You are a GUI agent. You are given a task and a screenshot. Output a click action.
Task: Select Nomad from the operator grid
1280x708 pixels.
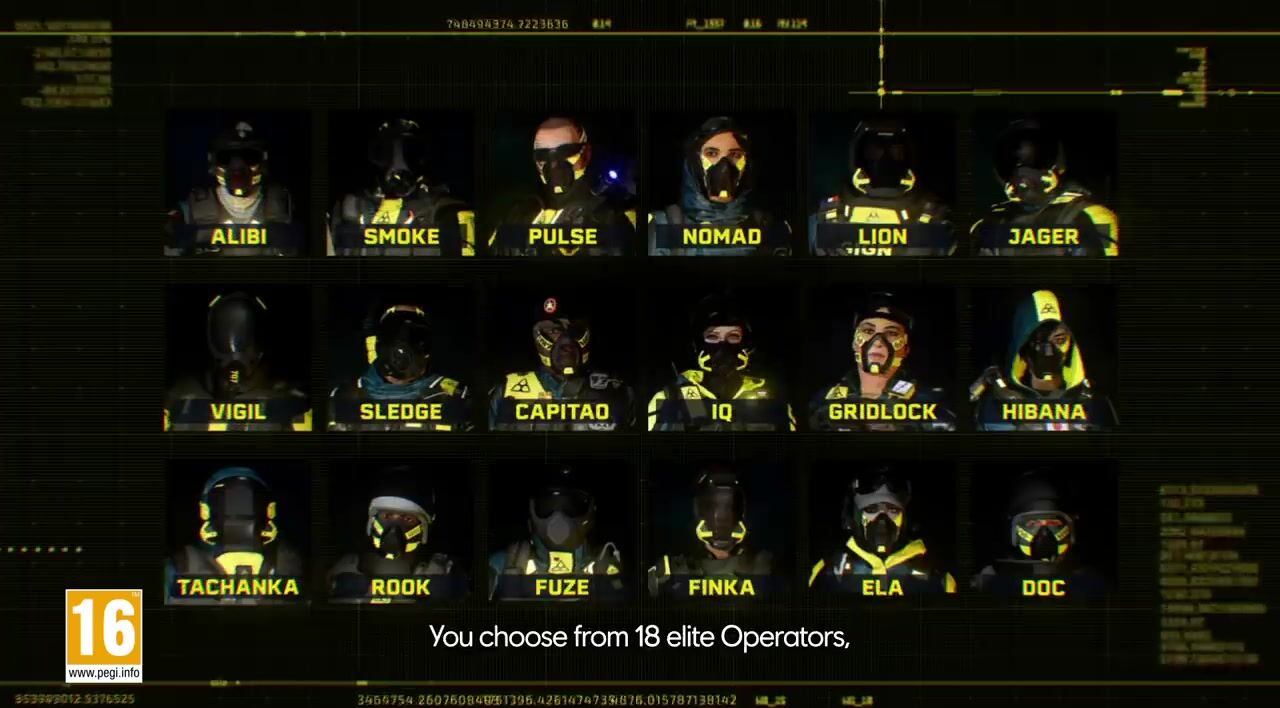click(x=722, y=184)
